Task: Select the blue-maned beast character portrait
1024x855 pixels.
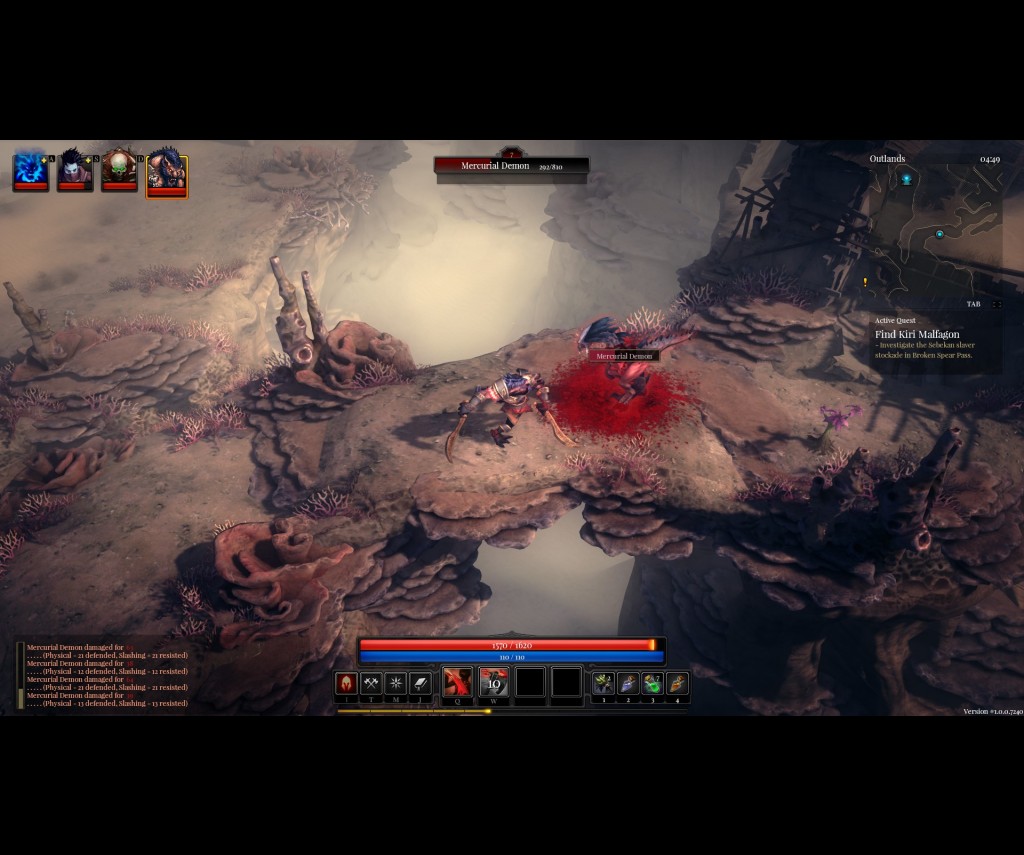Action: click(166, 171)
